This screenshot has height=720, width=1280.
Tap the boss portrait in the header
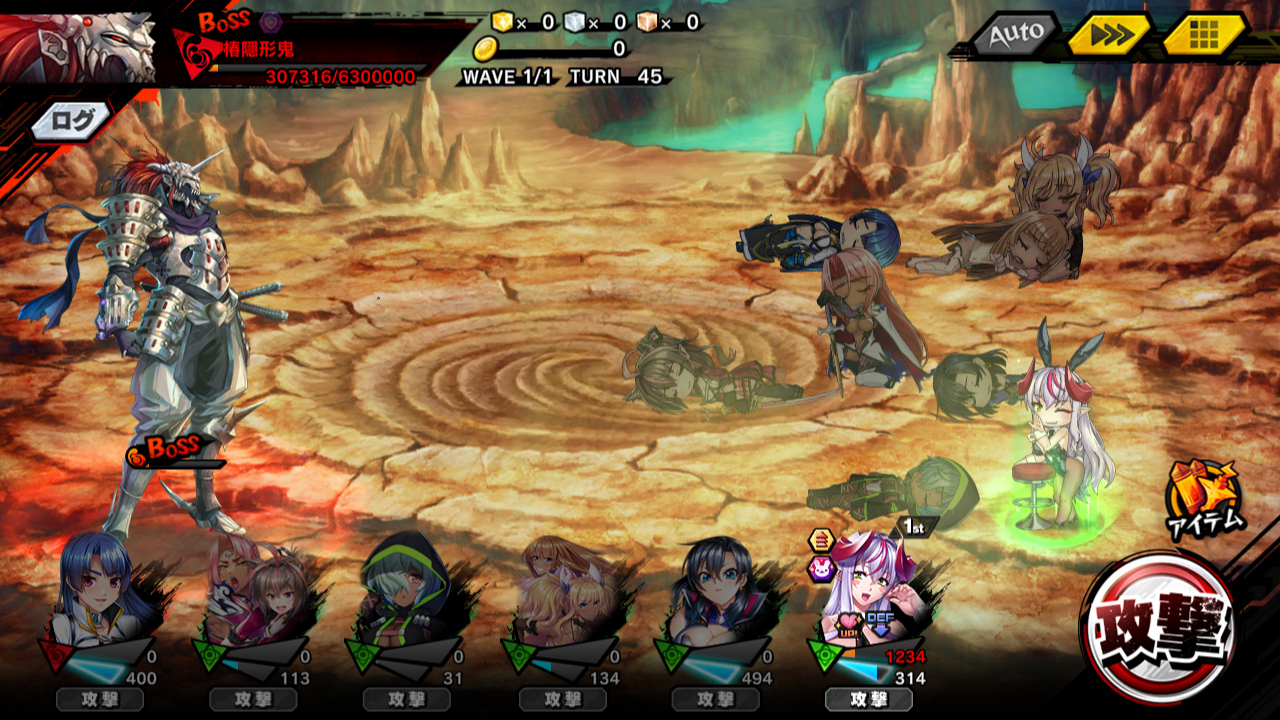(78, 45)
